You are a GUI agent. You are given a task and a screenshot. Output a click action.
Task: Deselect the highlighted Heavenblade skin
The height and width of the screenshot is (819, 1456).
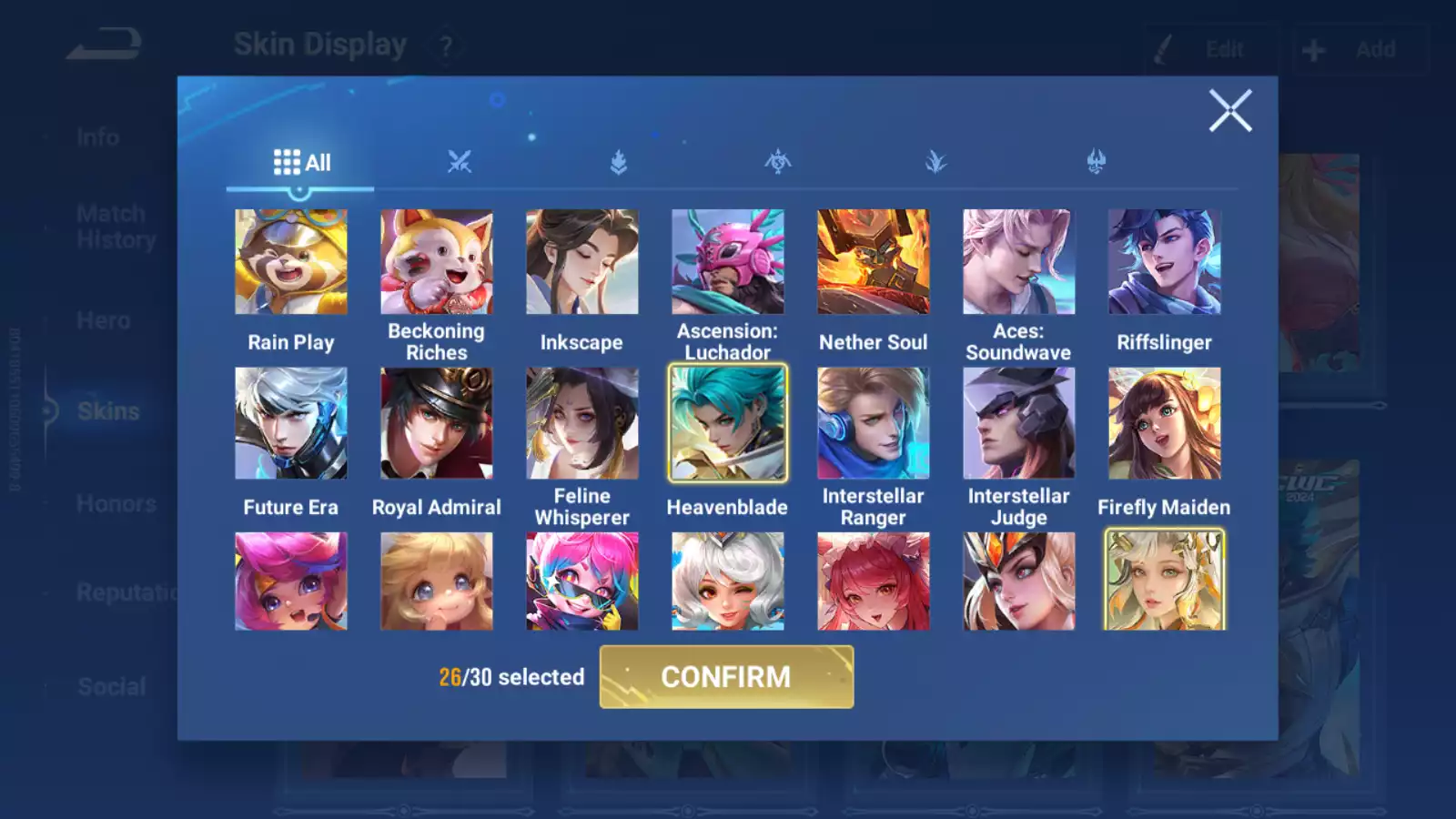click(727, 423)
